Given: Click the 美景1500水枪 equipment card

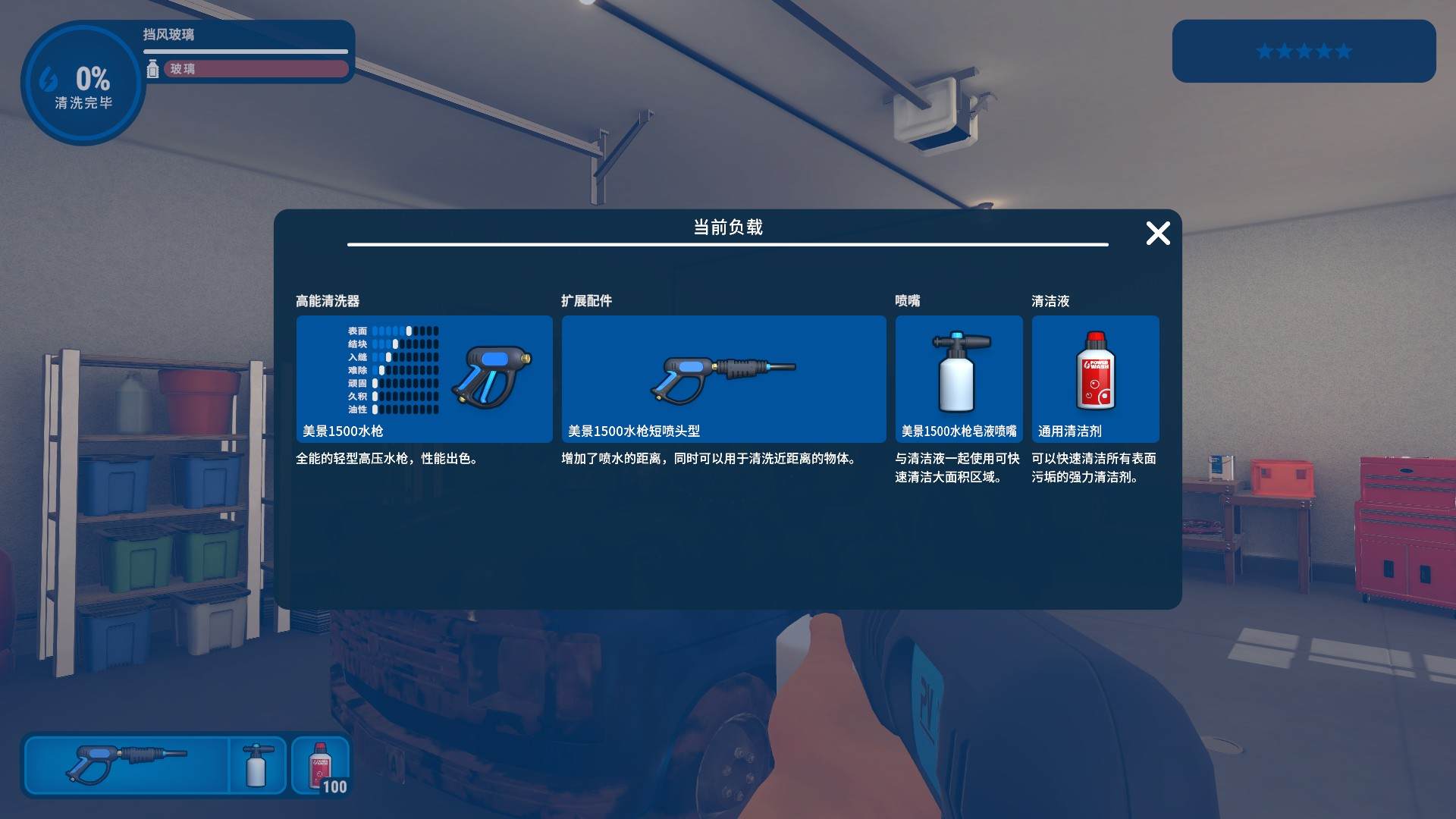Looking at the screenshot, I should (424, 378).
